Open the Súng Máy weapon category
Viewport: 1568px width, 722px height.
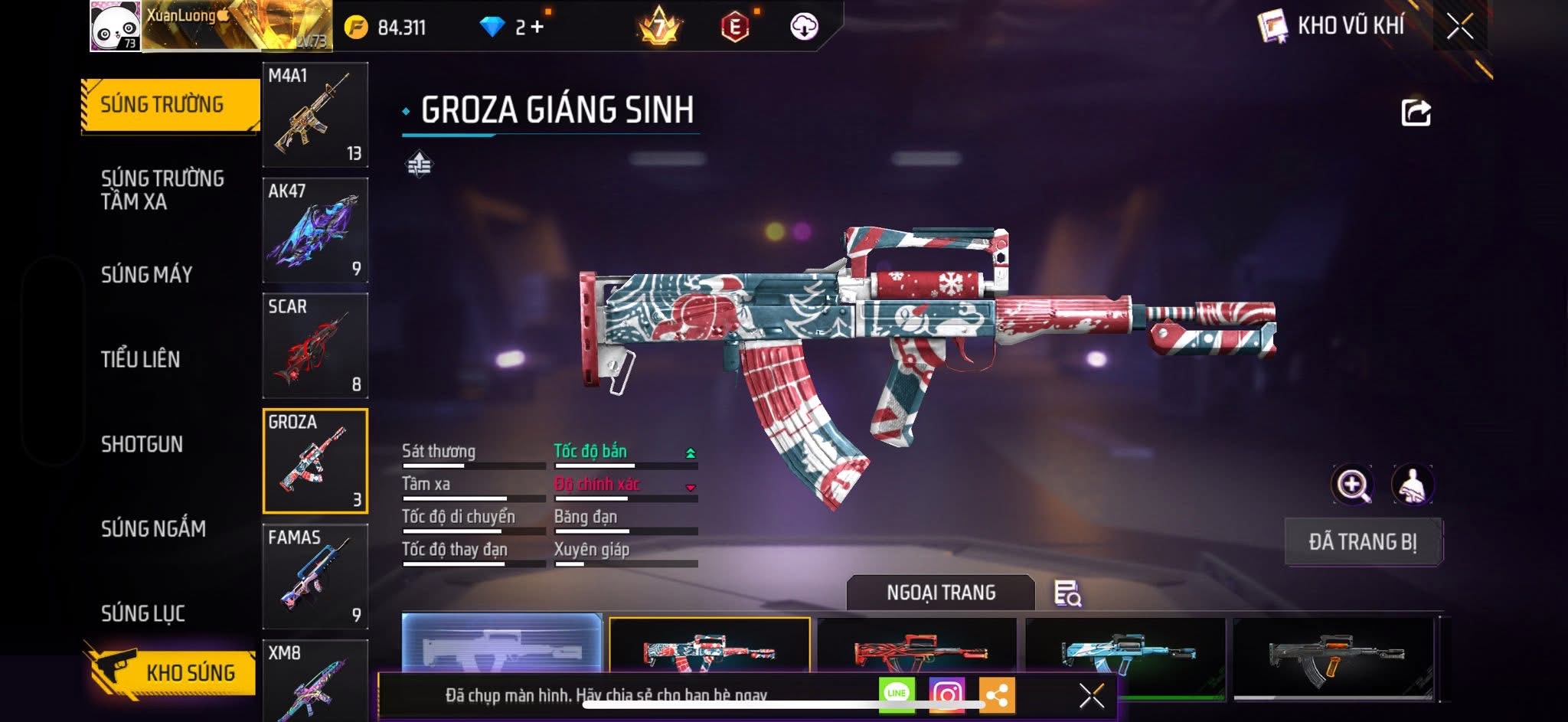click(x=146, y=275)
